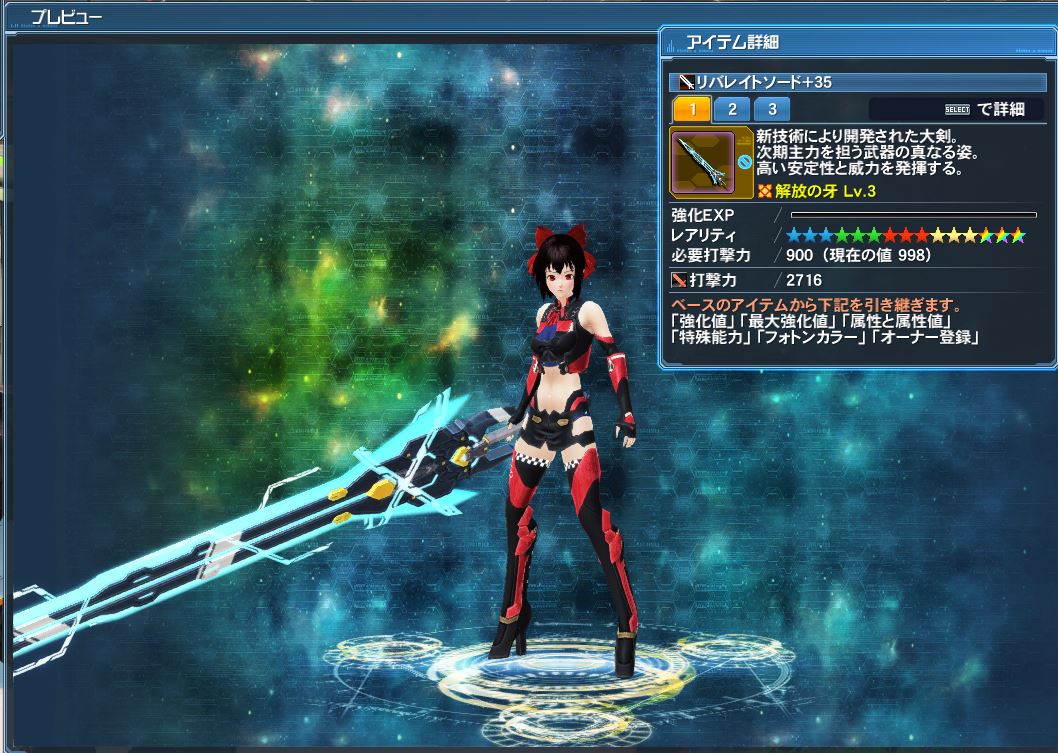Open item detail page tab 3

point(772,109)
